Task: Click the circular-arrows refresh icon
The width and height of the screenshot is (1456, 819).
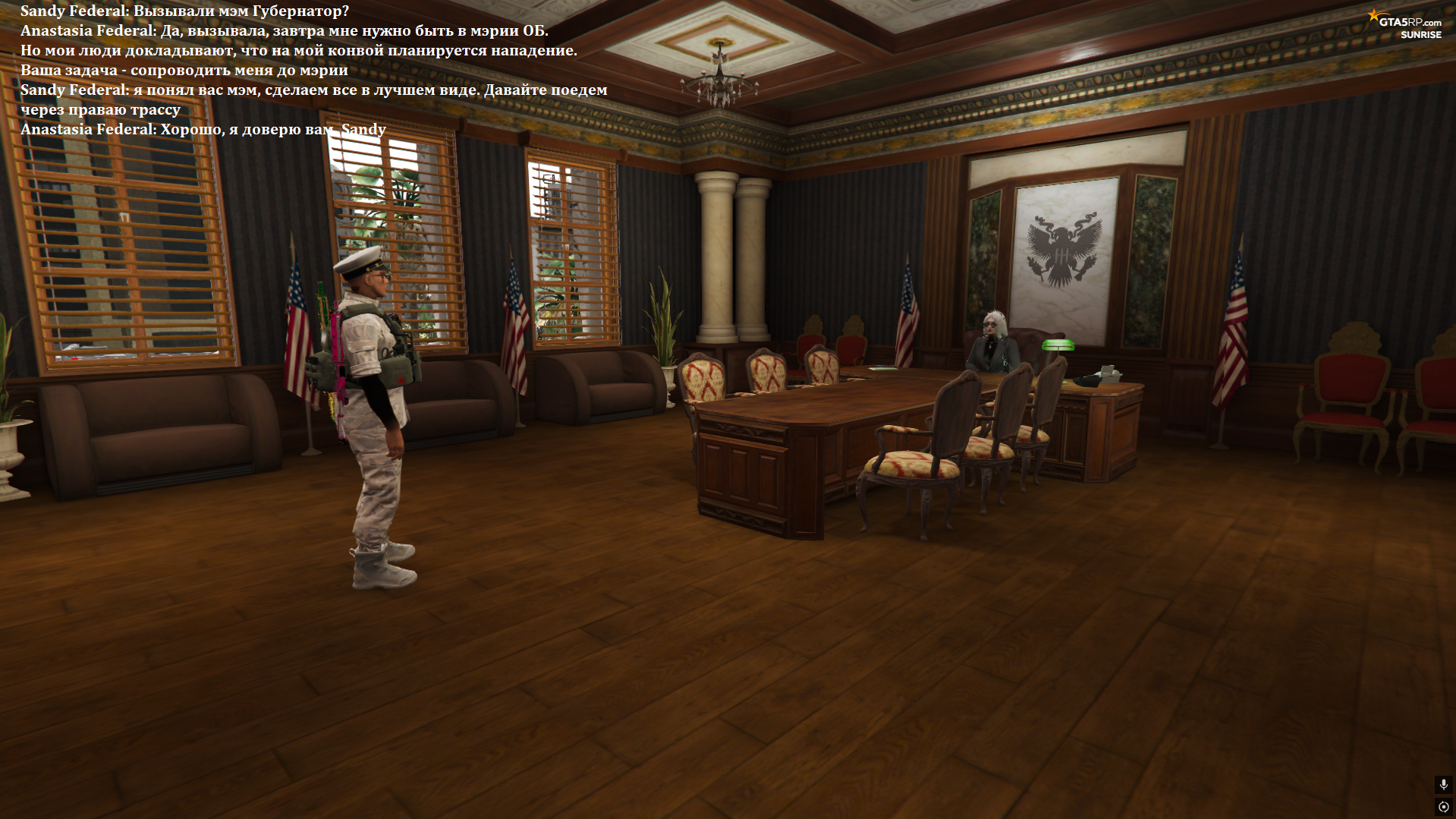Action: click(1443, 807)
